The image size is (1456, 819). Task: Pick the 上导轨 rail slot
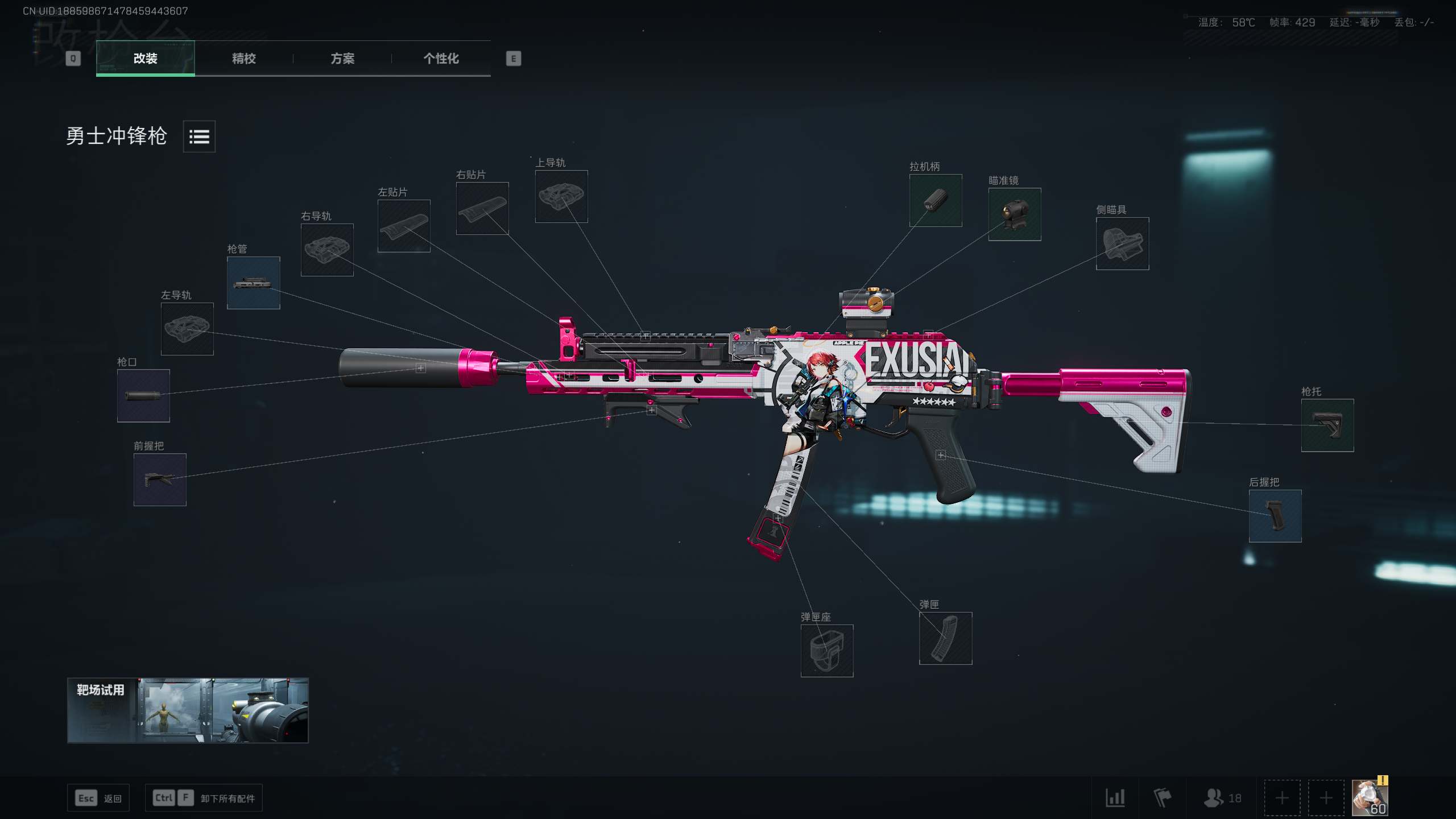pos(561,196)
